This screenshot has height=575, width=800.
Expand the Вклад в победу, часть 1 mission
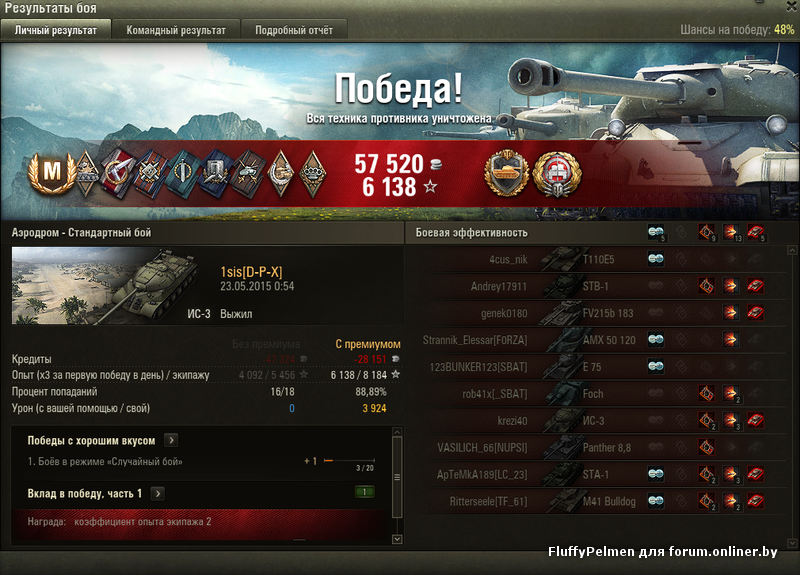tap(158, 493)
